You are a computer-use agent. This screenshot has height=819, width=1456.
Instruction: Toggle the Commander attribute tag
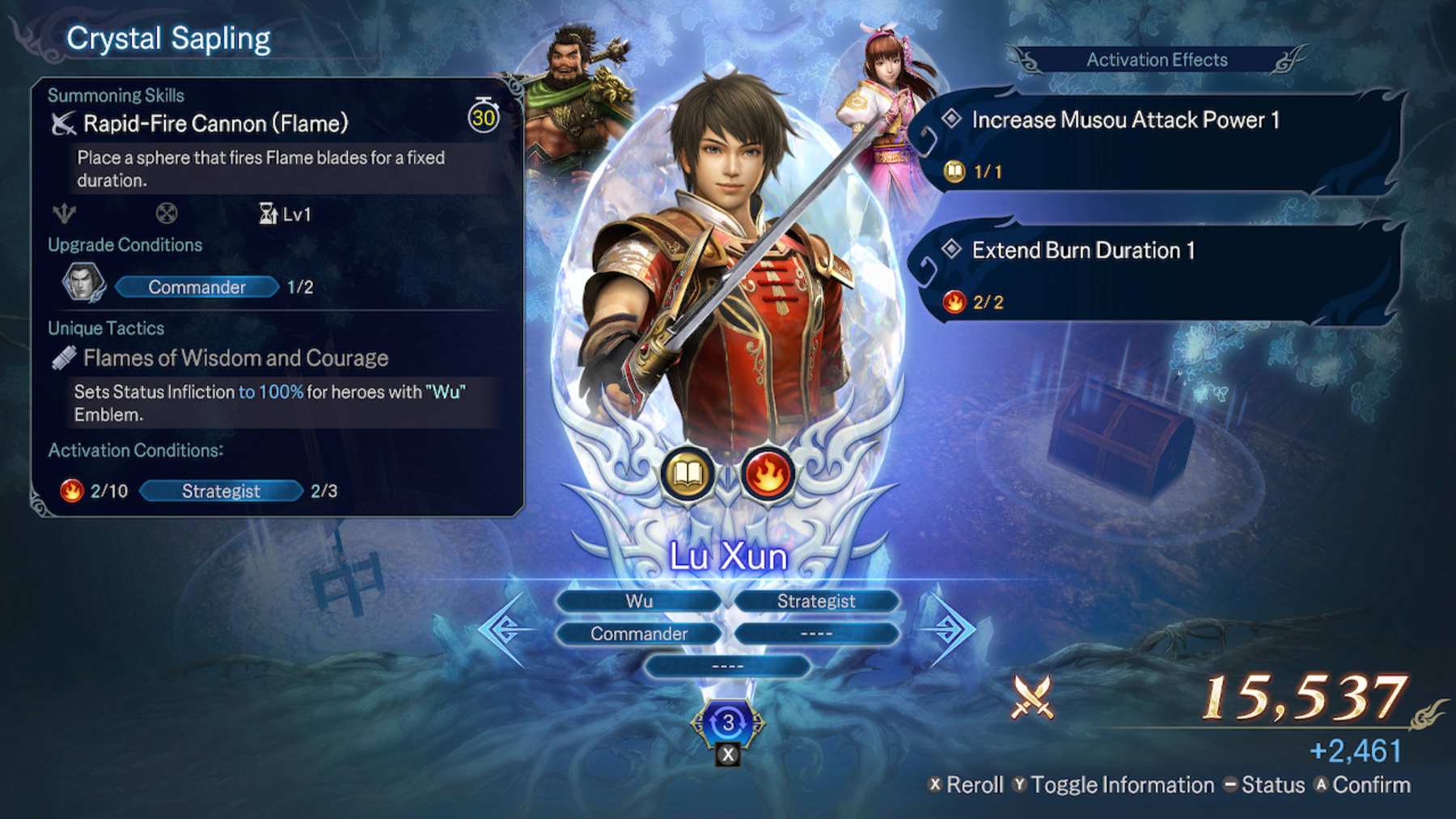pos(637,634)
